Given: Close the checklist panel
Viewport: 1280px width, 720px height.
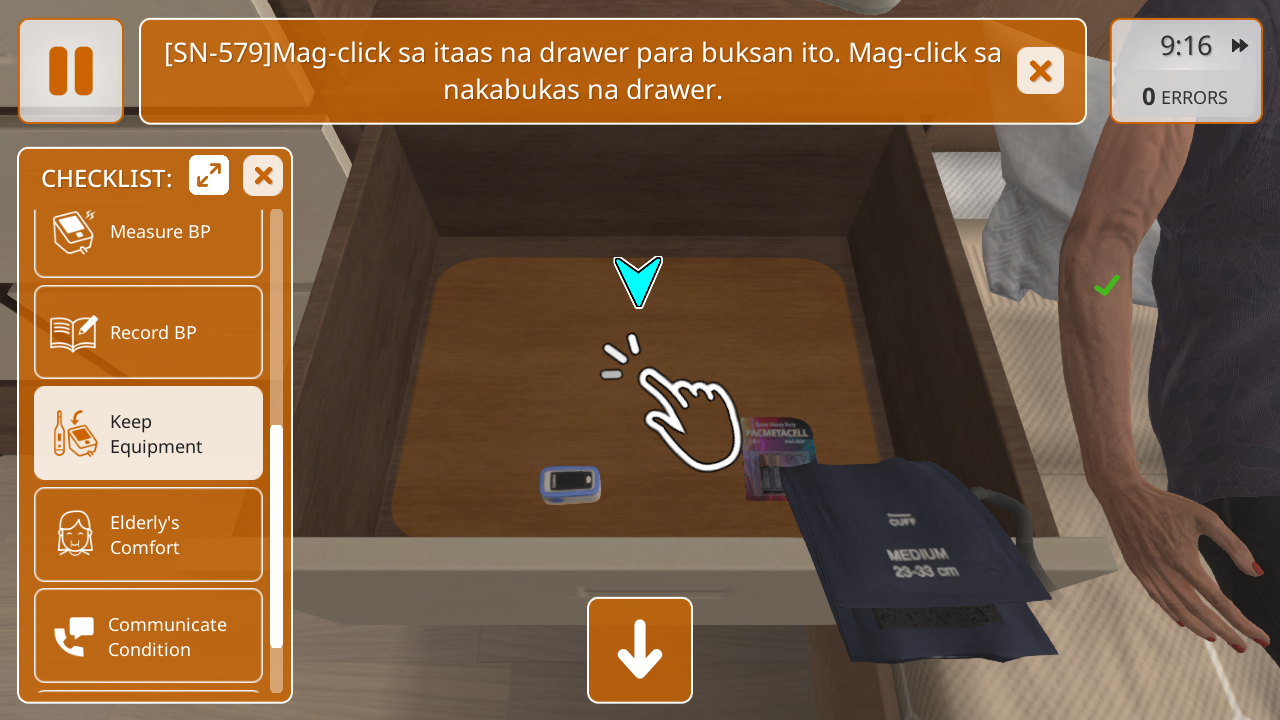Looking at the screenshot, I should pos(263,176).
